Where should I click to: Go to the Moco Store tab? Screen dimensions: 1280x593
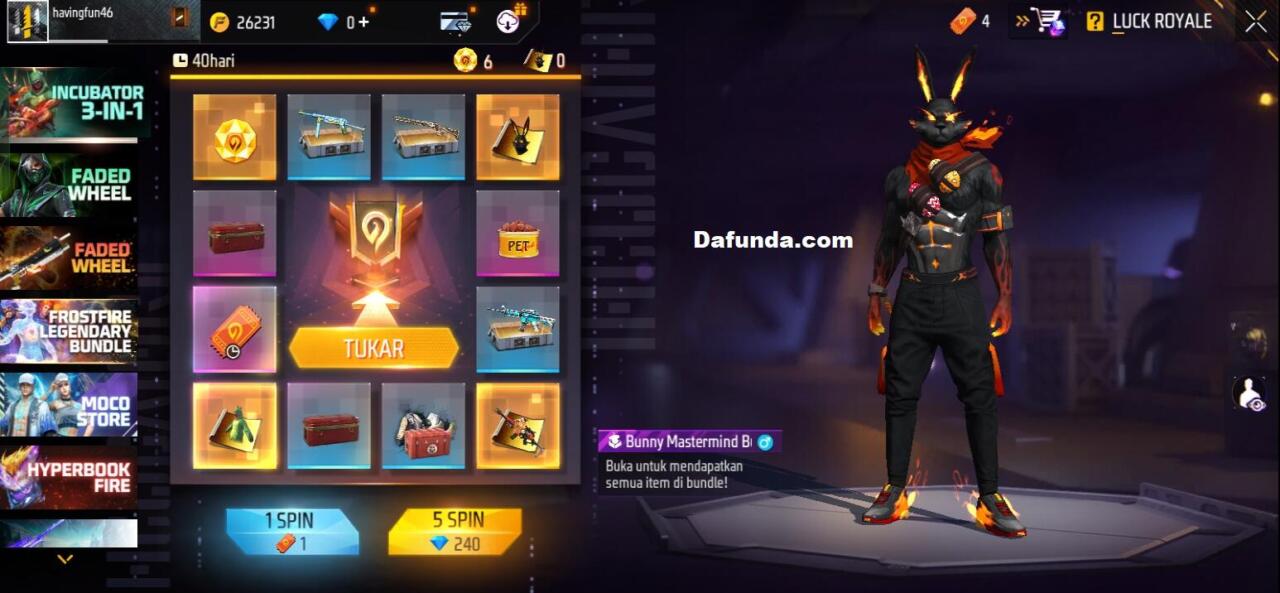(x=70, y=404)
